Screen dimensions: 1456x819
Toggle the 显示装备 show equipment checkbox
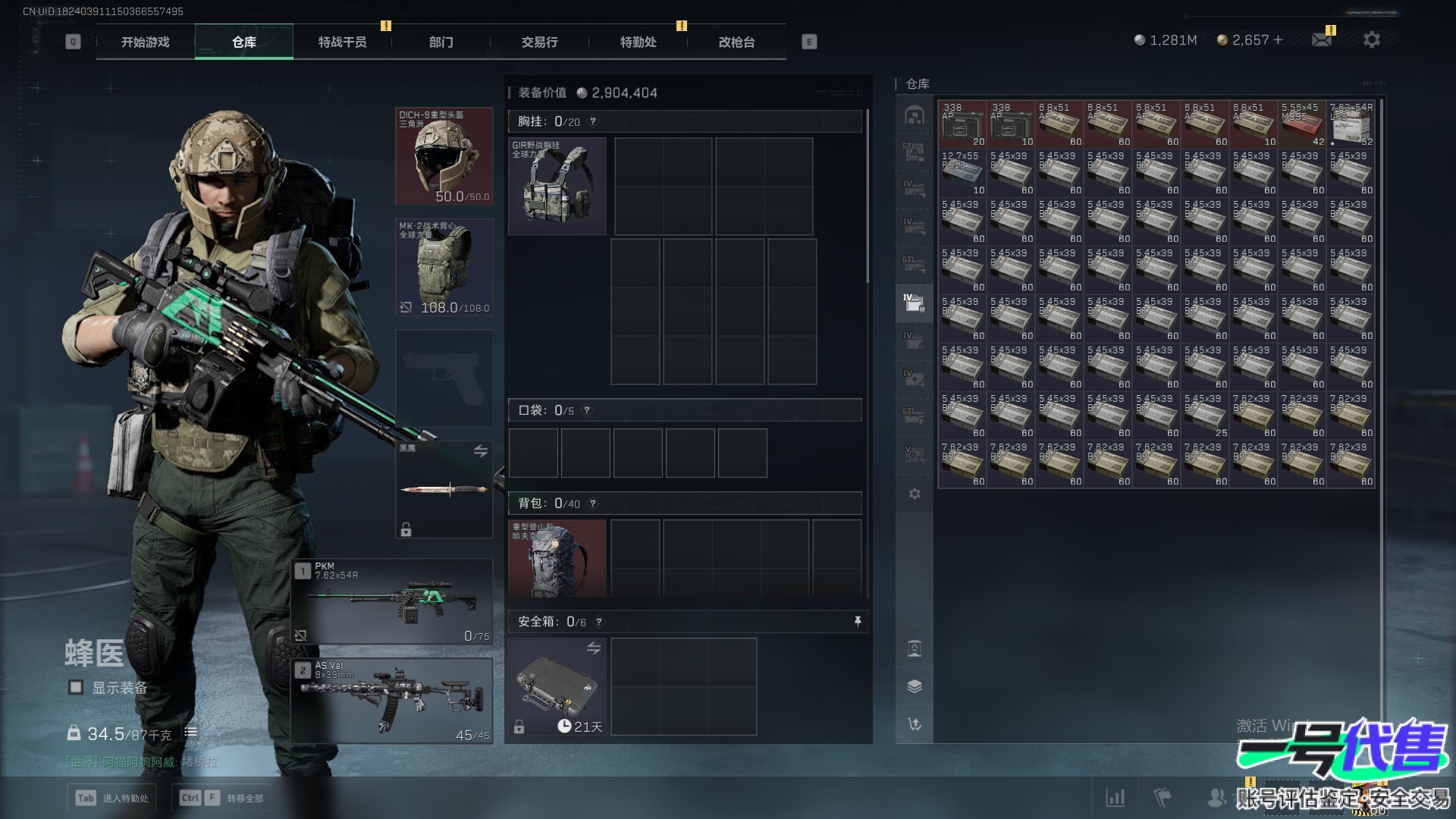tap(76, 687)
